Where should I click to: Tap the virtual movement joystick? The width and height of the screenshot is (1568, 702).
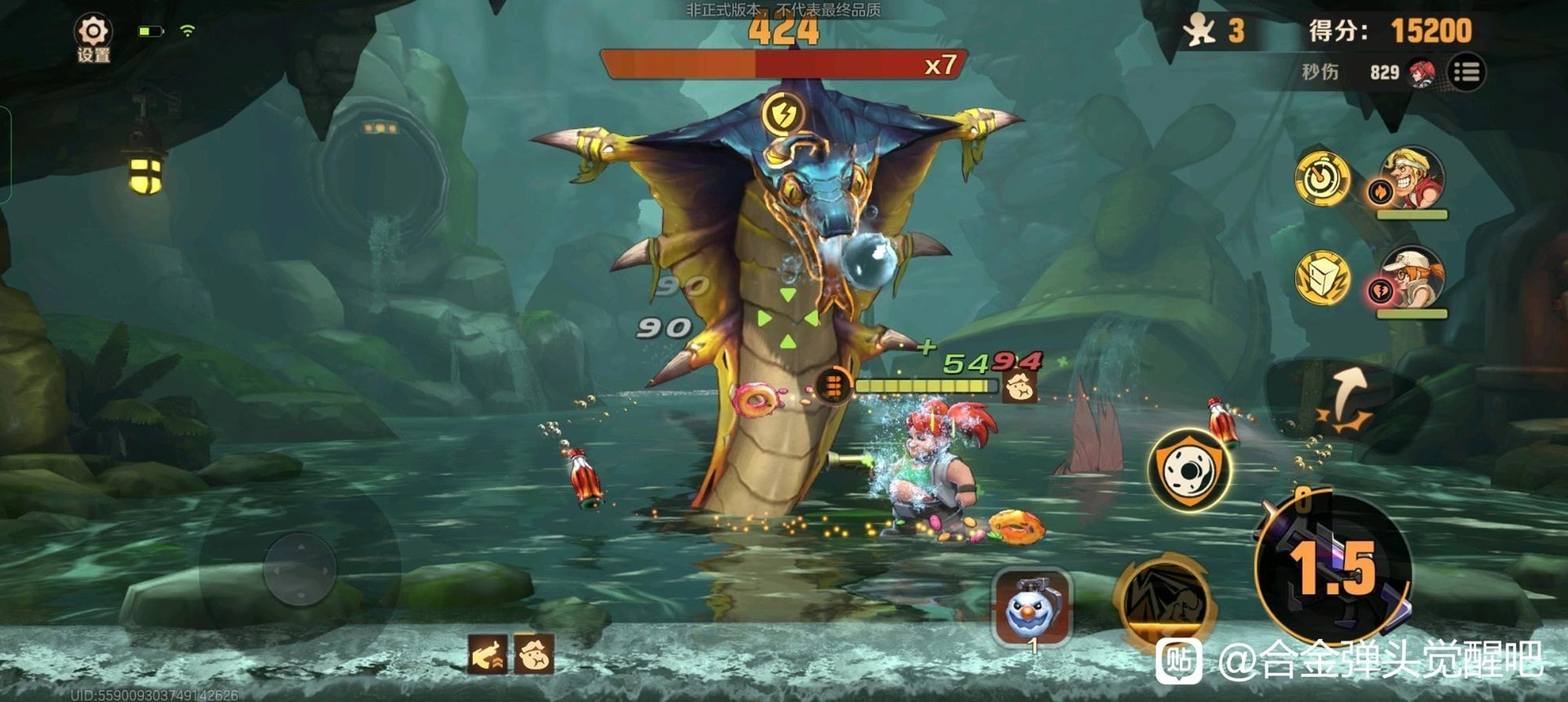[x=300, y=569]
